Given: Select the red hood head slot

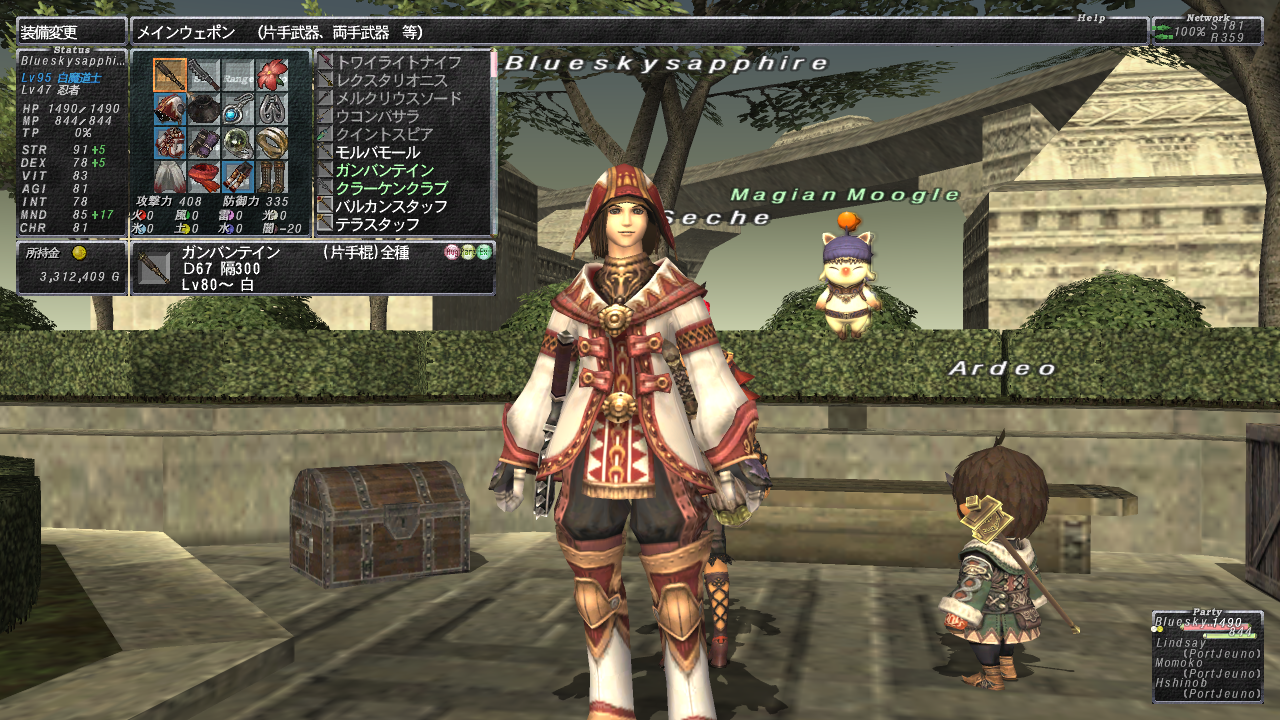Looking at the screenshot, I should pos(170,109).
